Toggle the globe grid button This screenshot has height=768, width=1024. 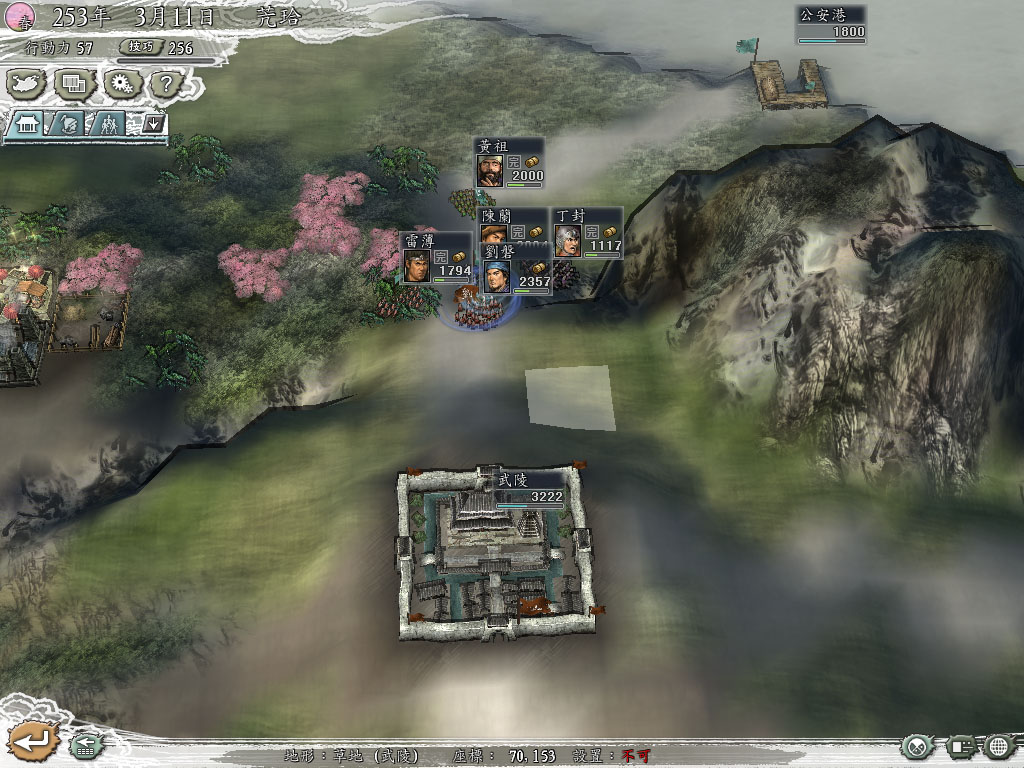tap(999, 746)
